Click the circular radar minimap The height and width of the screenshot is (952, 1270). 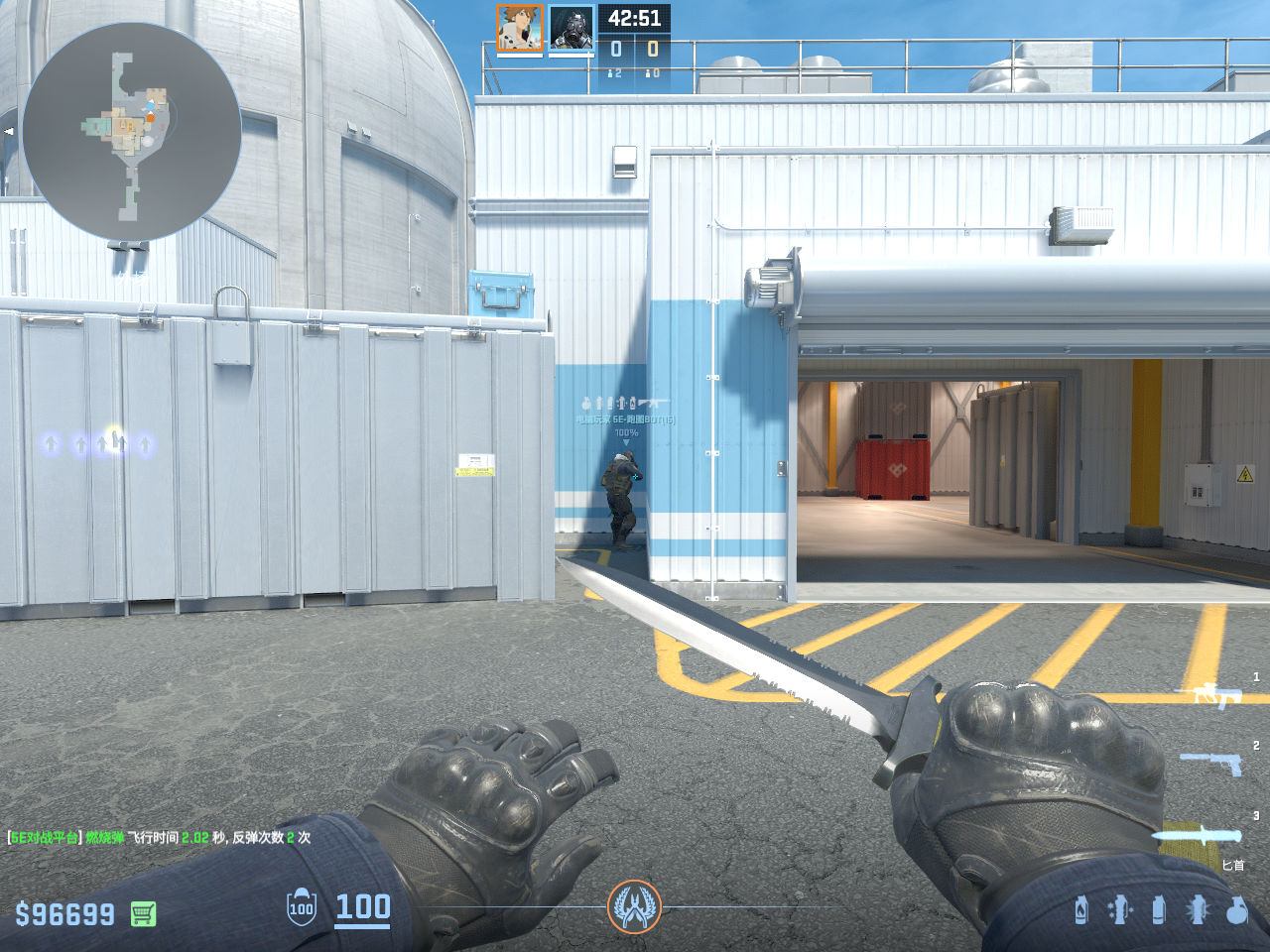click(132, 132)
